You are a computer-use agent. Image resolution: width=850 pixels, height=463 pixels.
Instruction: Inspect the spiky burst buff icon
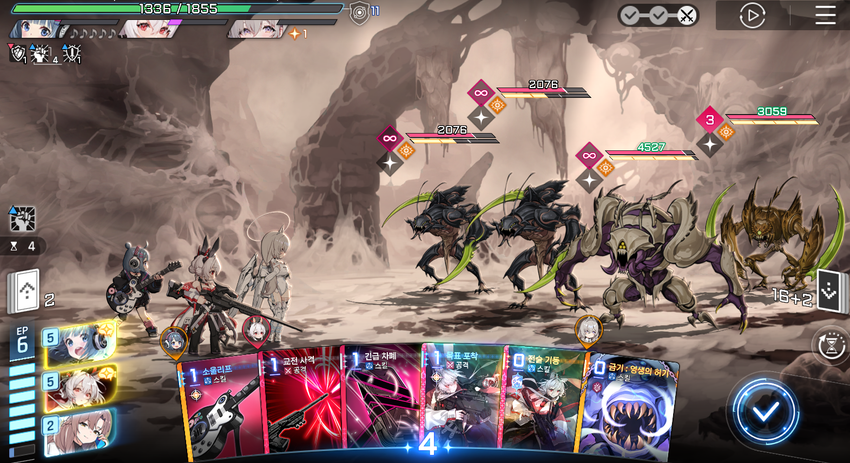[x=22, y=218]
